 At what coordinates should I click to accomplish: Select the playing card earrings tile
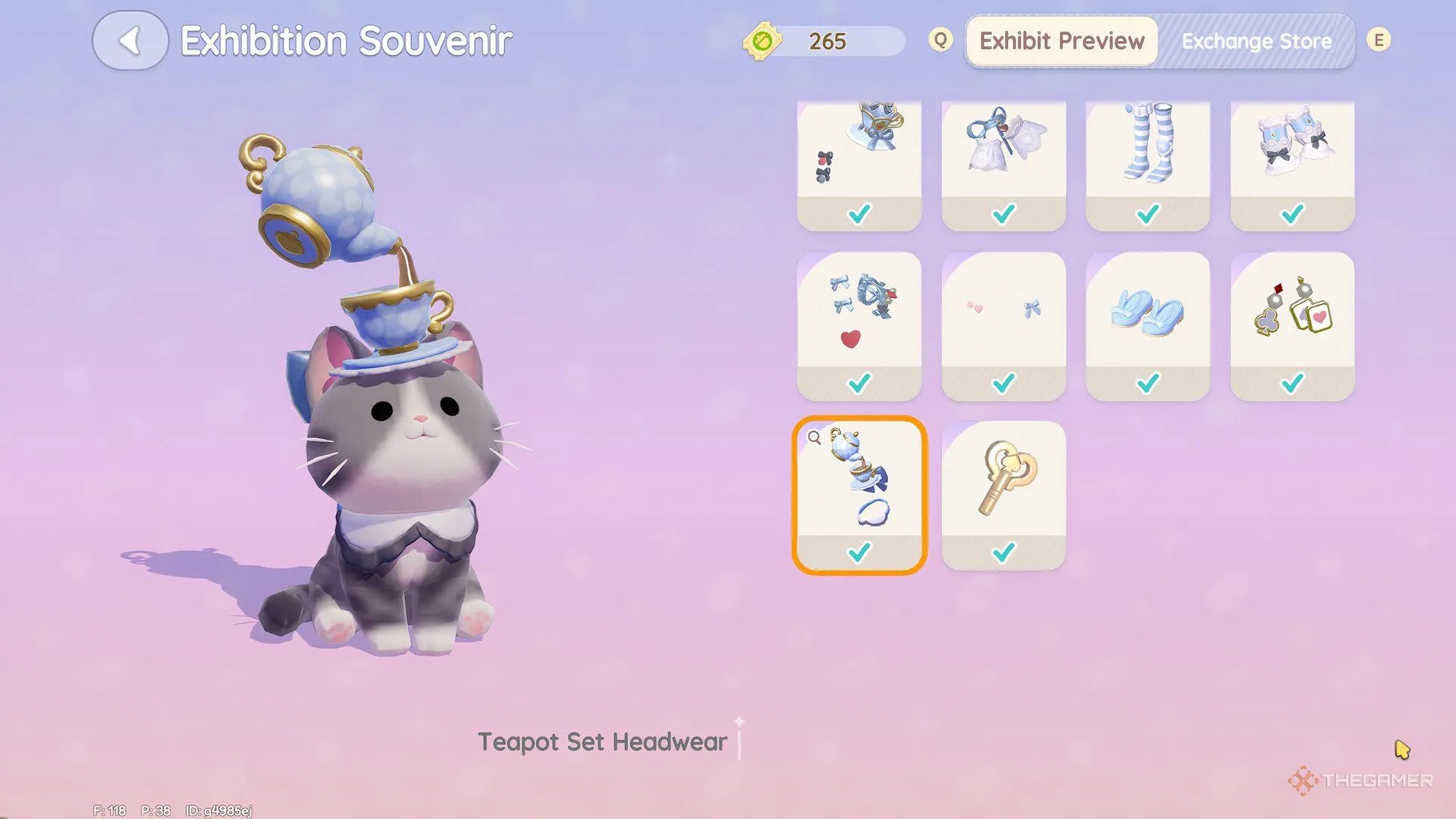pyautogui.click(x=1292, y=326)
